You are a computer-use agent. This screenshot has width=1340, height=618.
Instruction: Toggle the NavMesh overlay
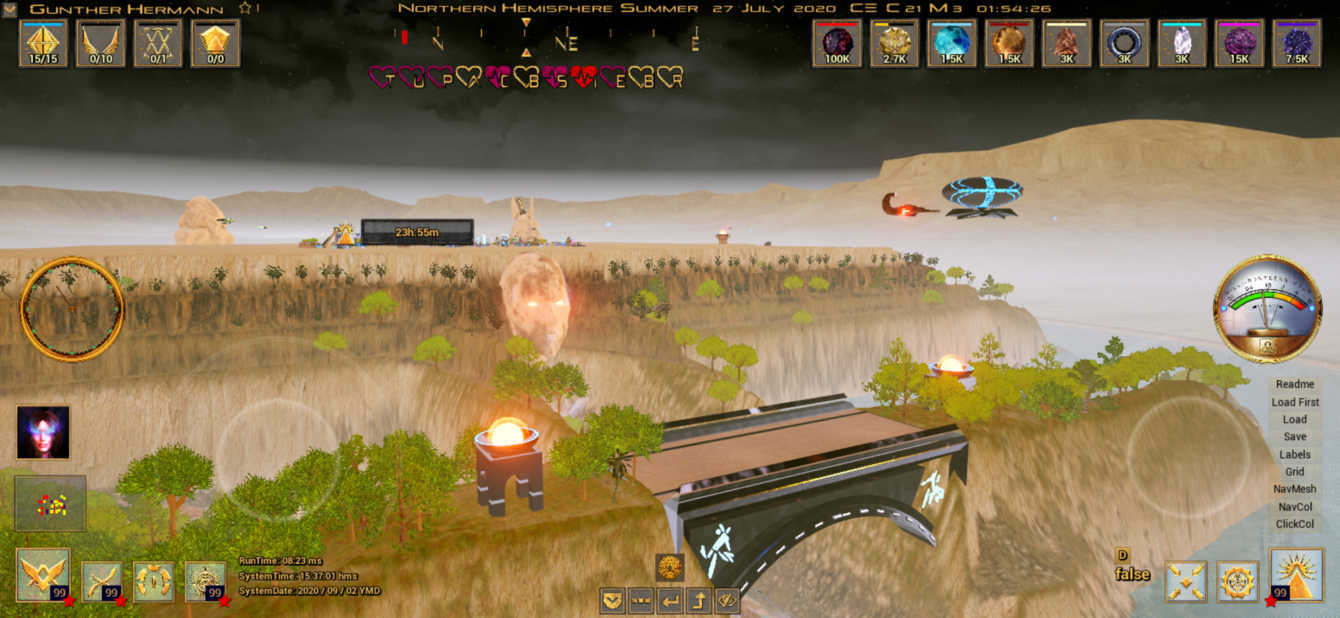(1295, 489)
